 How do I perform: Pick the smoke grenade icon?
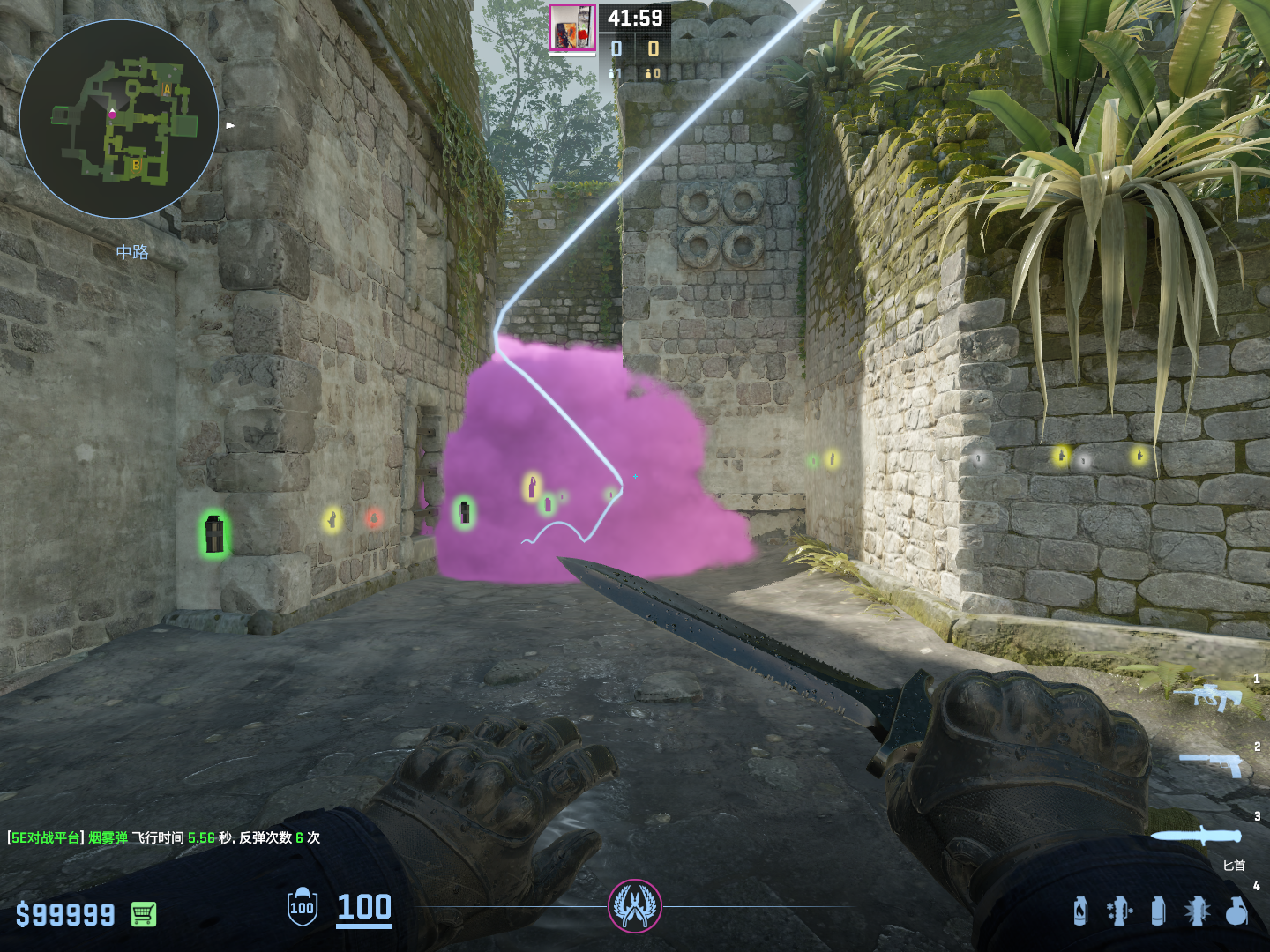tap(1158, 911)
